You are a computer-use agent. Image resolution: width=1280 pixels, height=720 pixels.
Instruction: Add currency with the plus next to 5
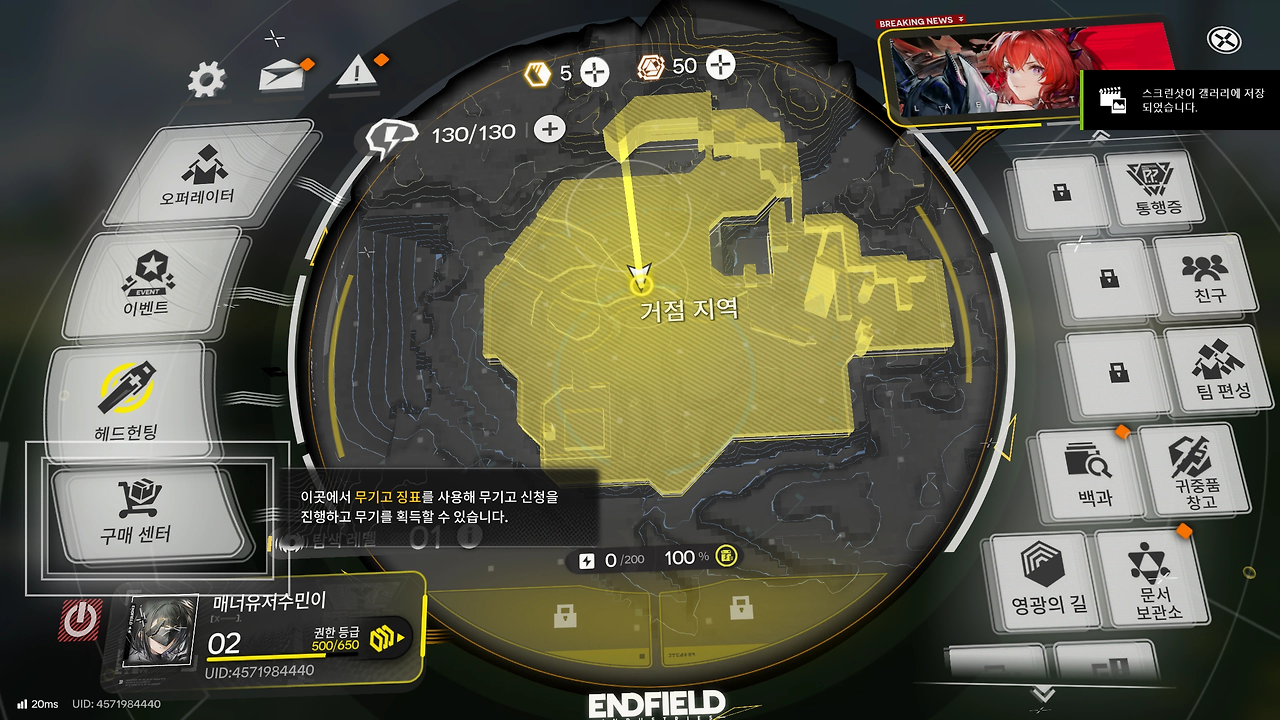point(595,71)
